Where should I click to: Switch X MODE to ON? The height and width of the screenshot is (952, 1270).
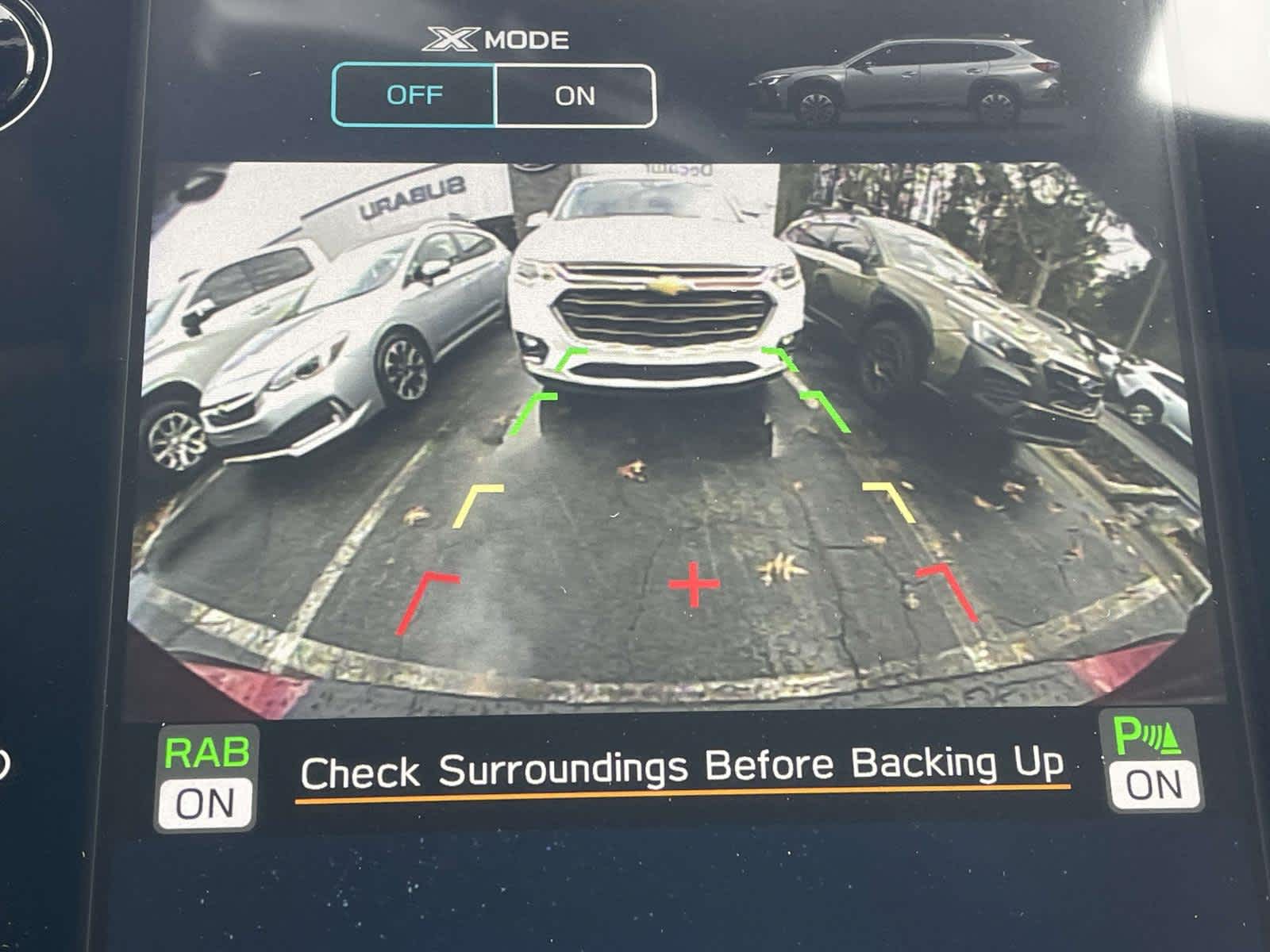(x=575, y=94)
